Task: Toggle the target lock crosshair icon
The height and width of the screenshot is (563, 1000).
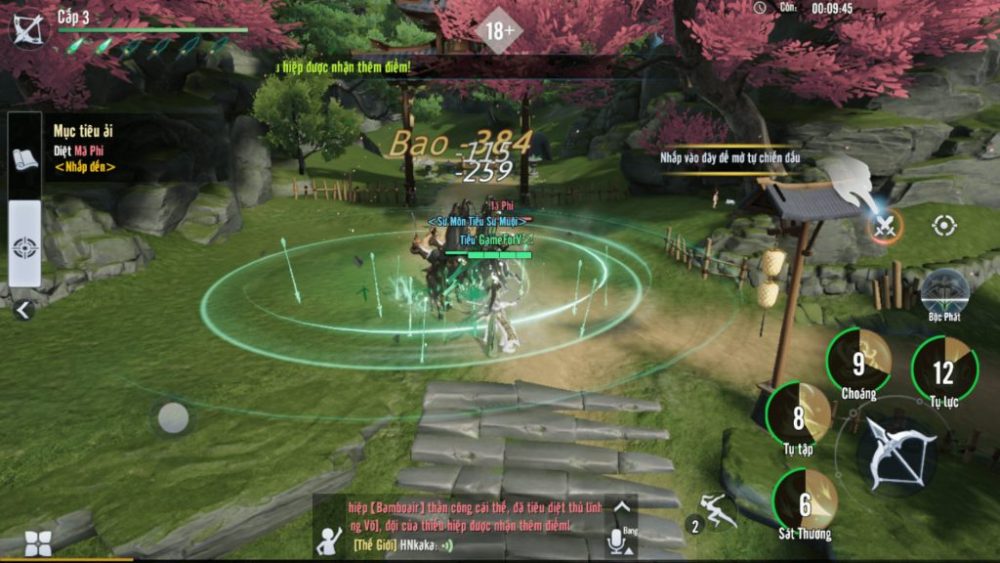Action: (944, 226)
